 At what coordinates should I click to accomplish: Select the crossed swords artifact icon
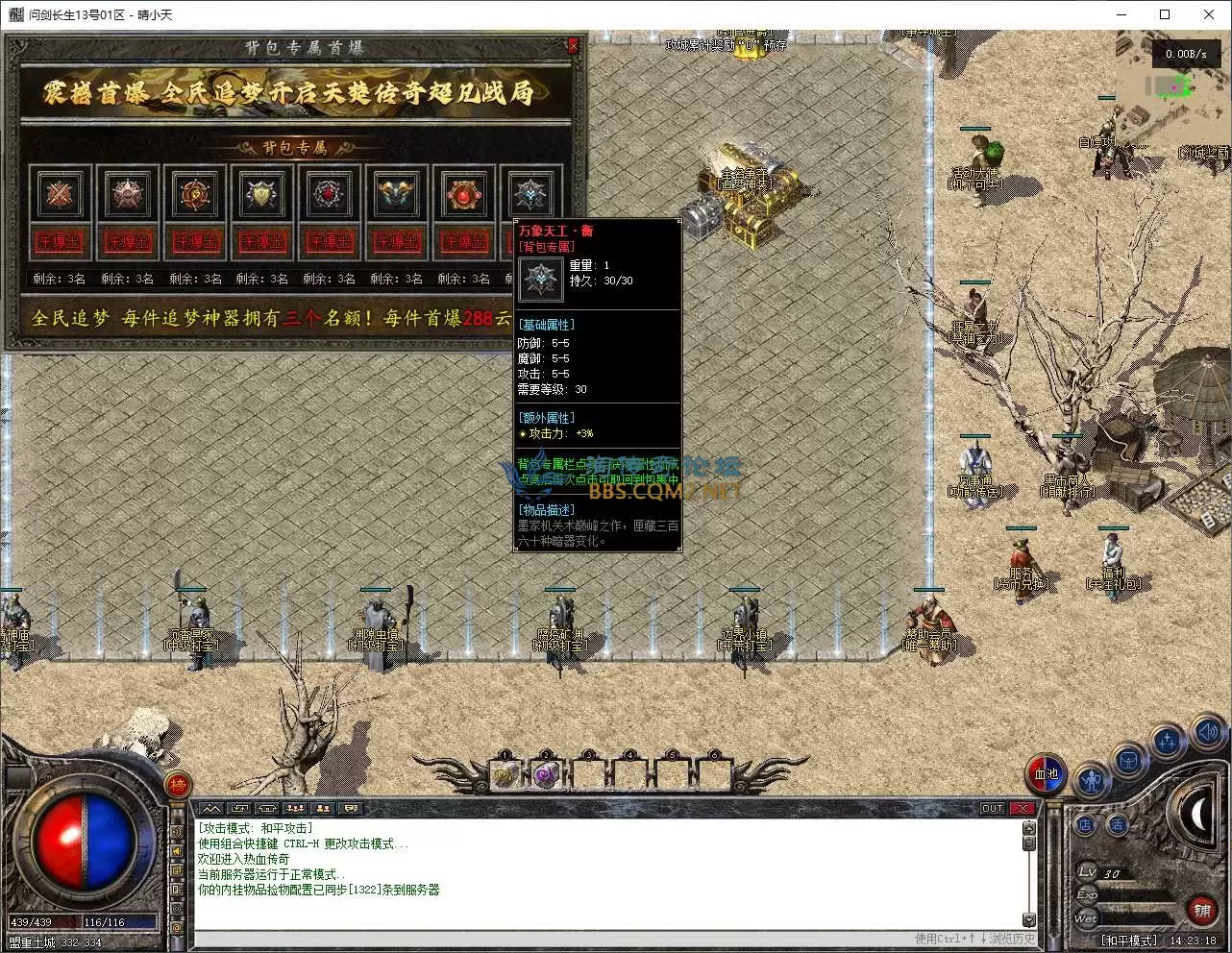[x=60, y=195]
